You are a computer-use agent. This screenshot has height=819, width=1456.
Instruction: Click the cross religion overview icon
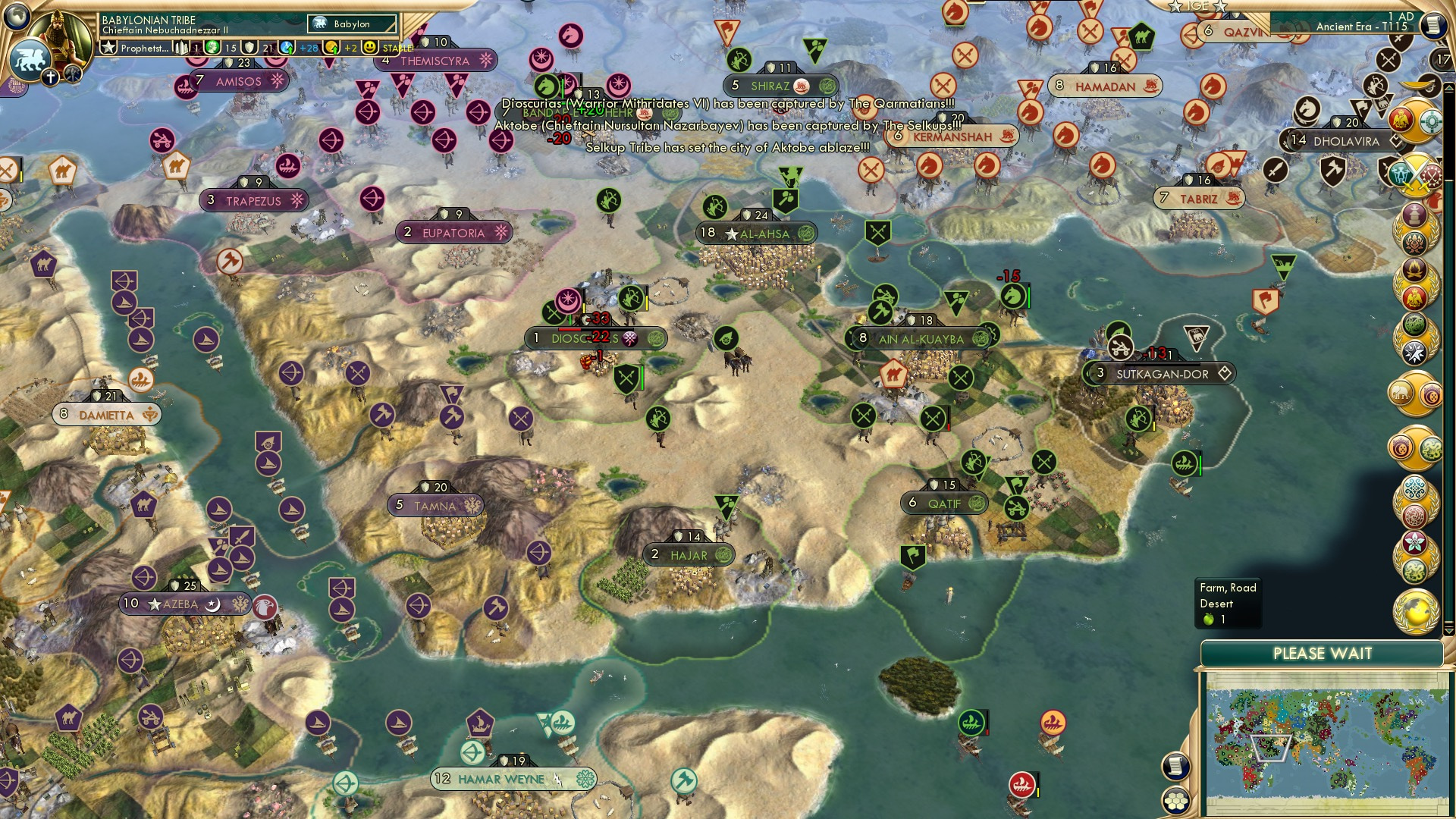pos(51,77)
